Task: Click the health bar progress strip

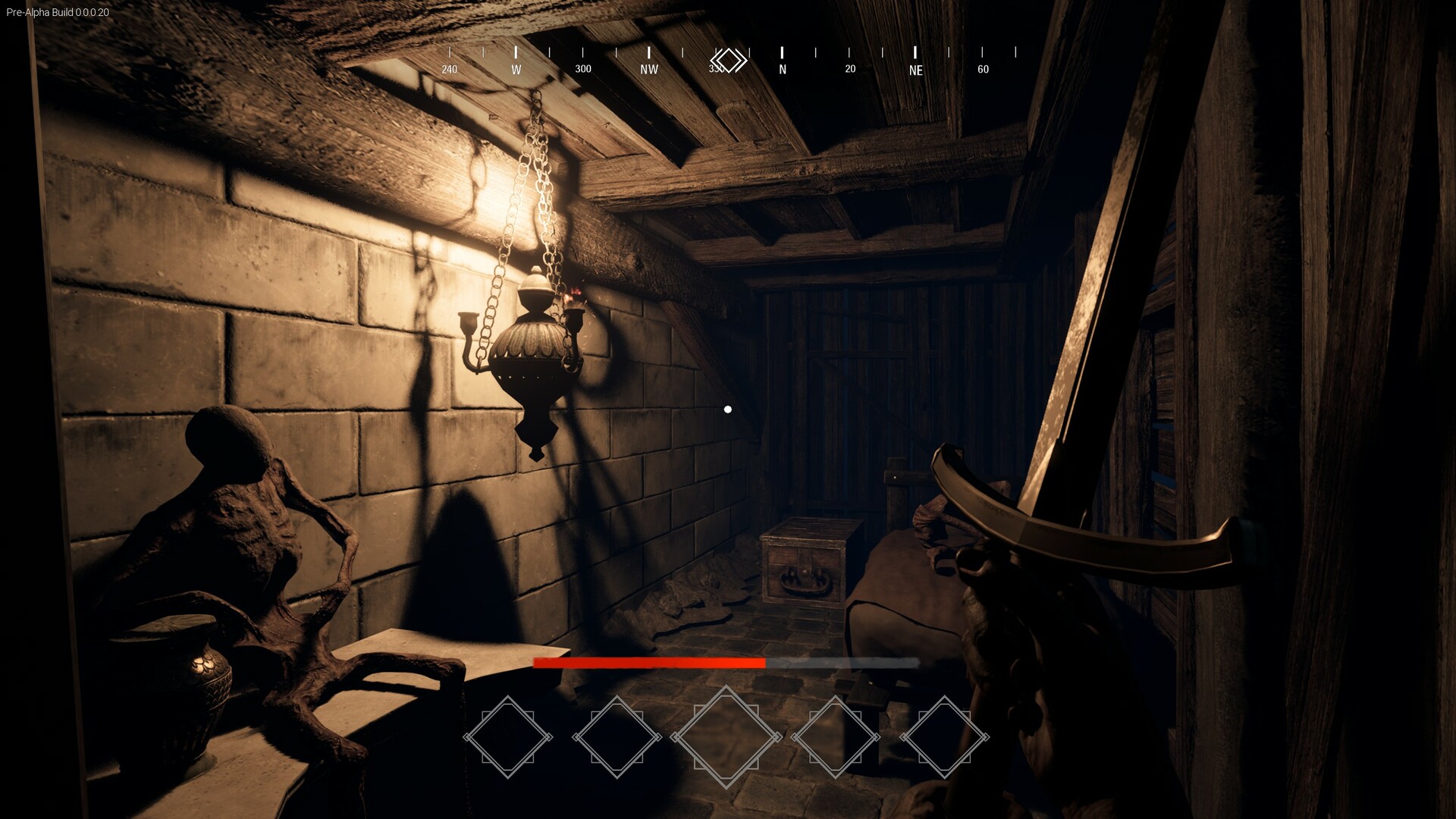Action: (726, 662)
